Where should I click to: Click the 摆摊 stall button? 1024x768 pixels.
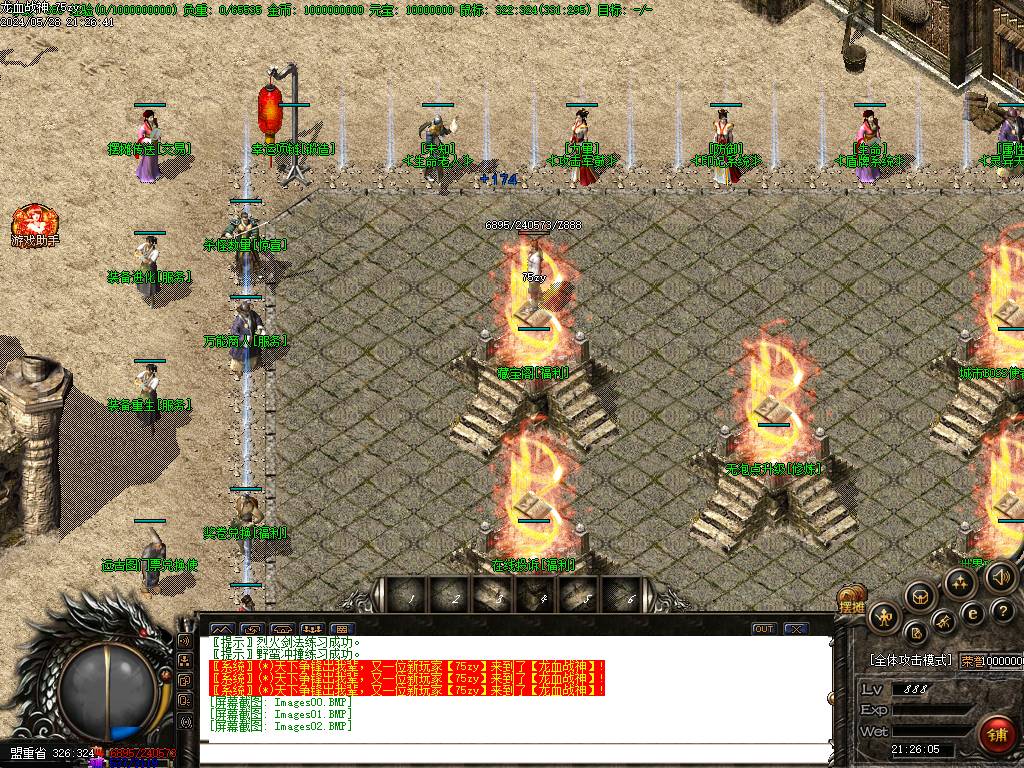click(851, 607)
